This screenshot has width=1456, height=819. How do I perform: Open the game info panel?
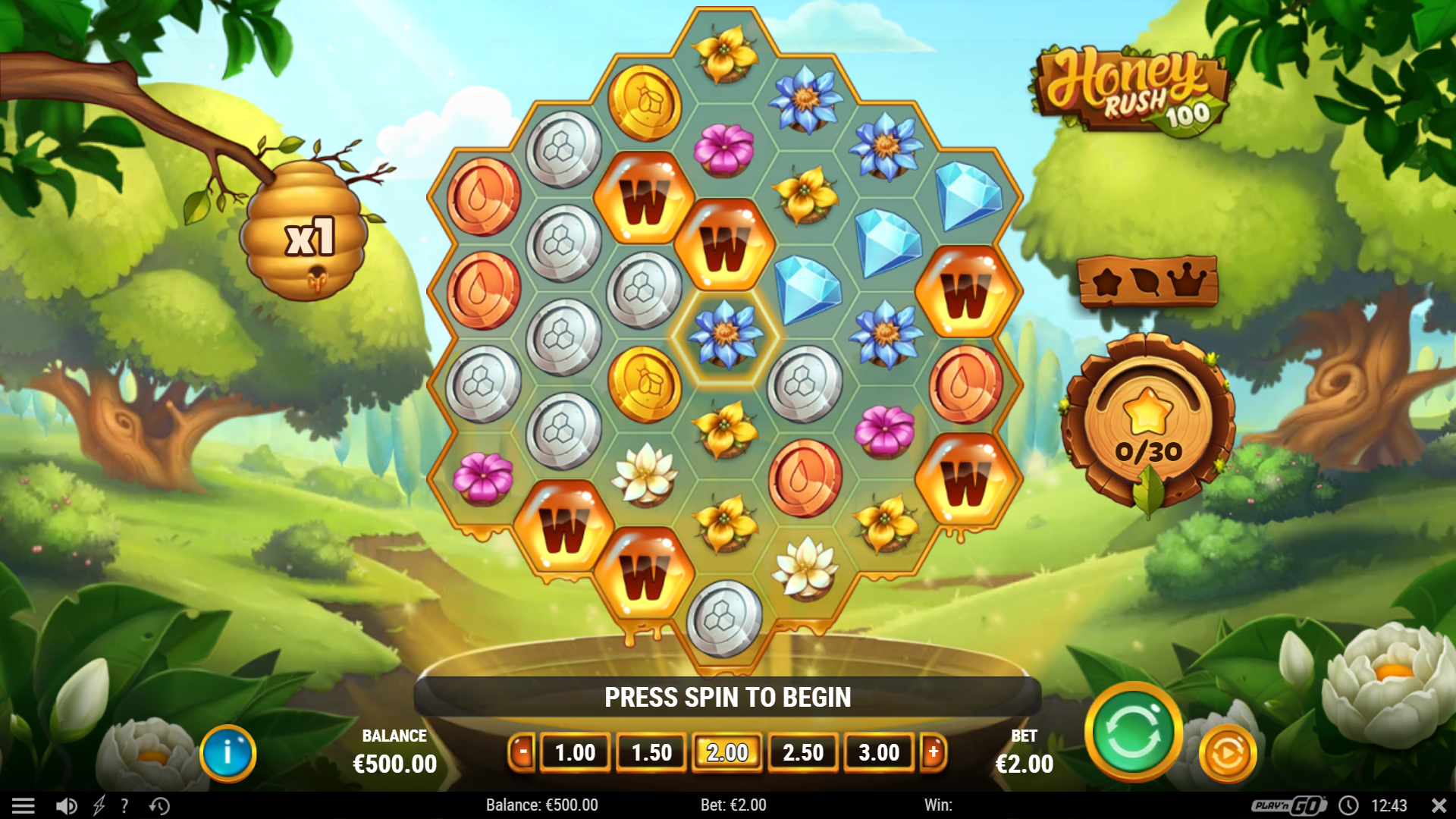tap(227, 753)
